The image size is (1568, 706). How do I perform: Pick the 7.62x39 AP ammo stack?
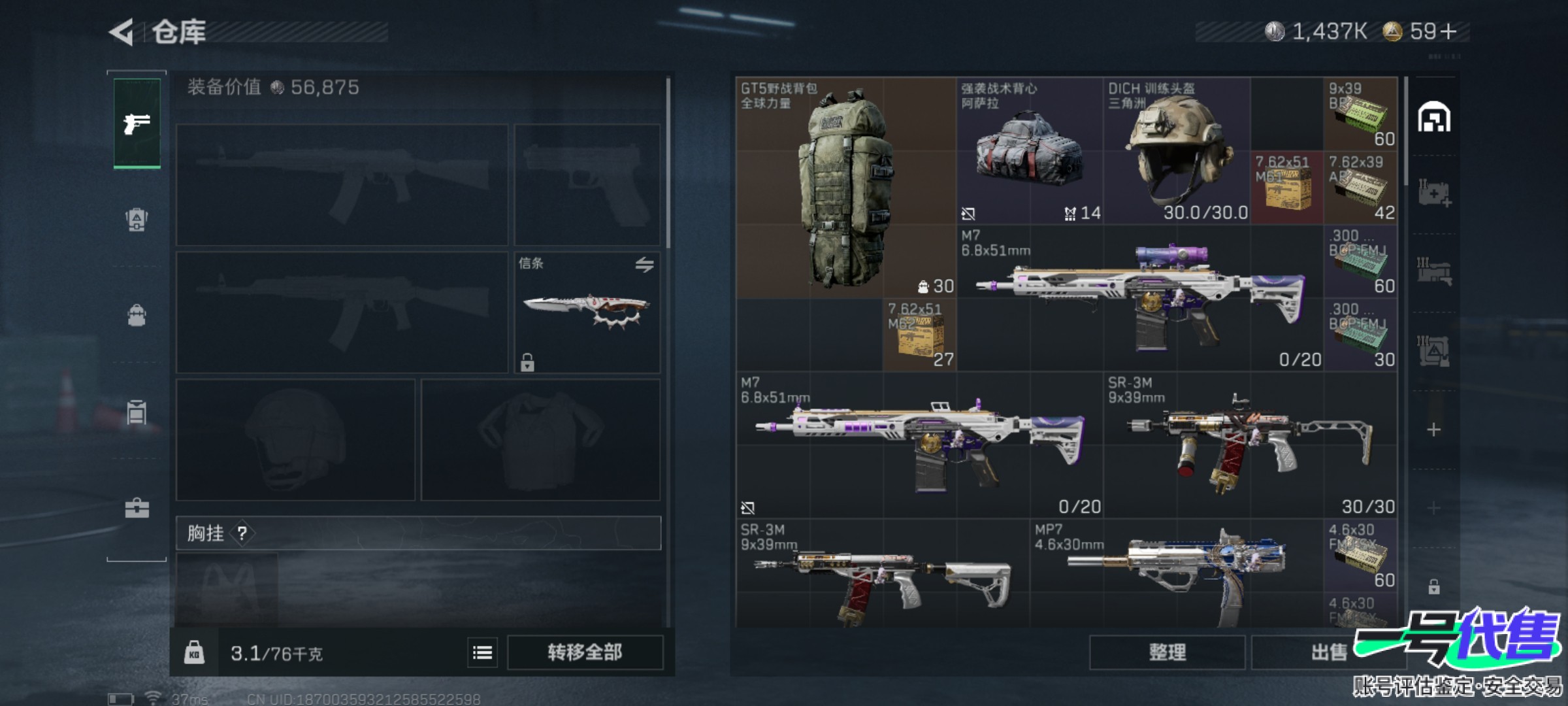pos(1360,188)
